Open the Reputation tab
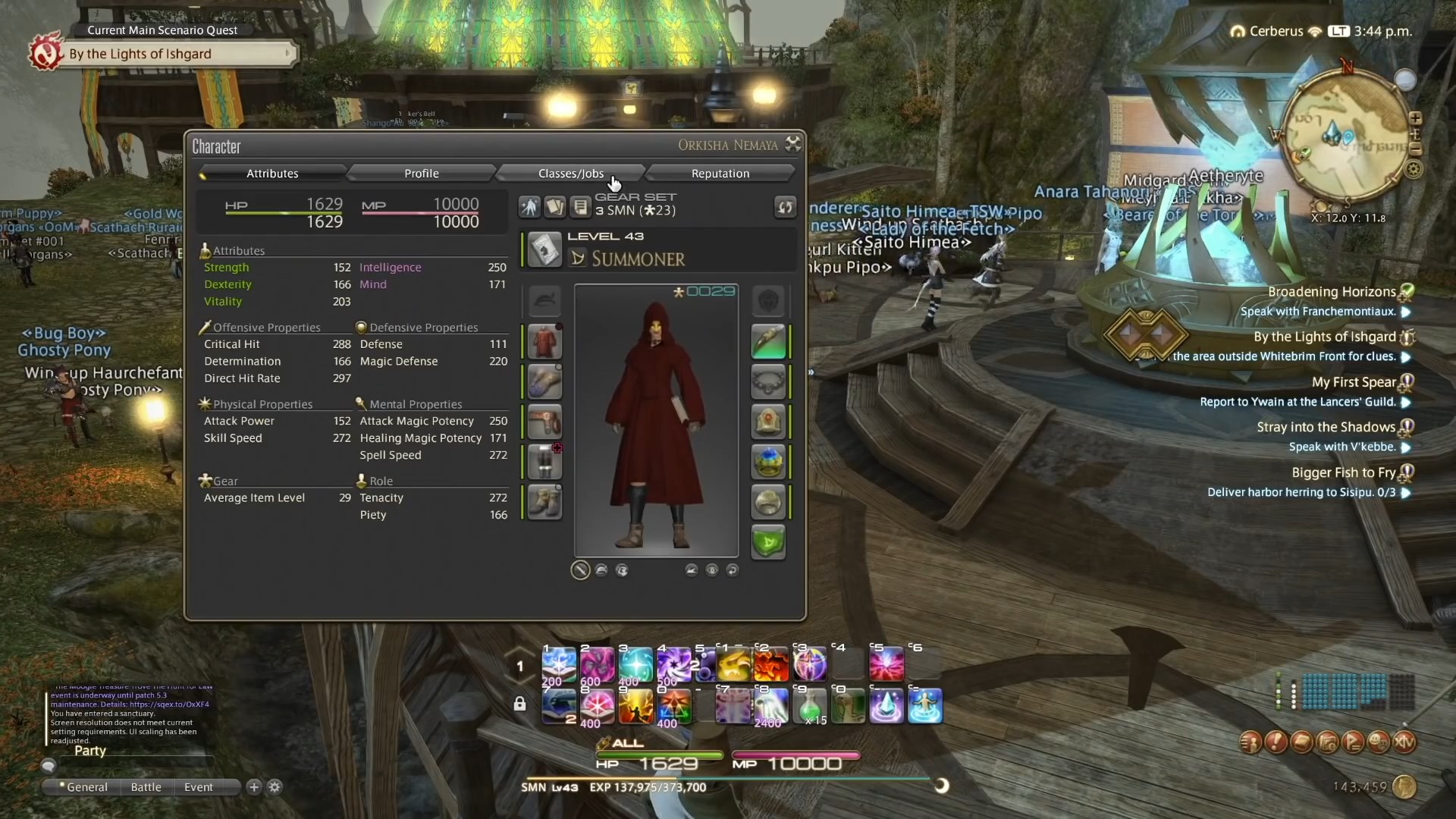Screen dimensions: 1456x819 click(720, 173)
